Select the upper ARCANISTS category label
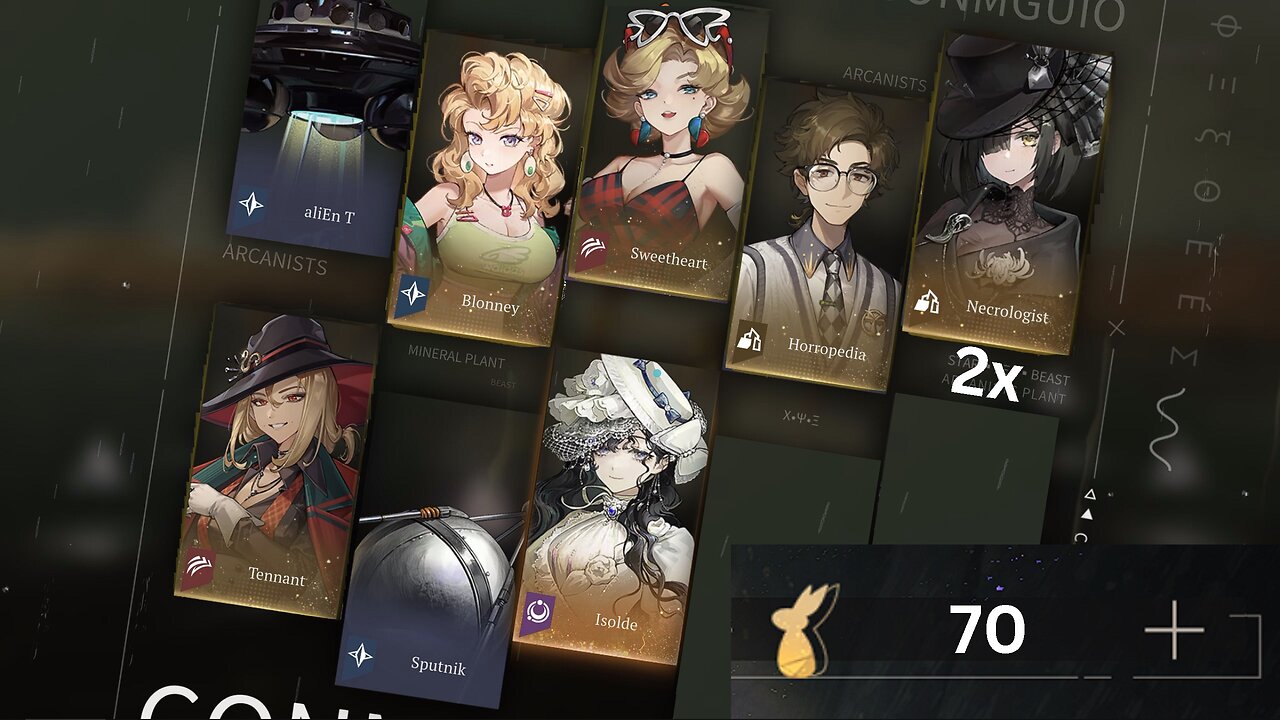 tap(884, 77)
